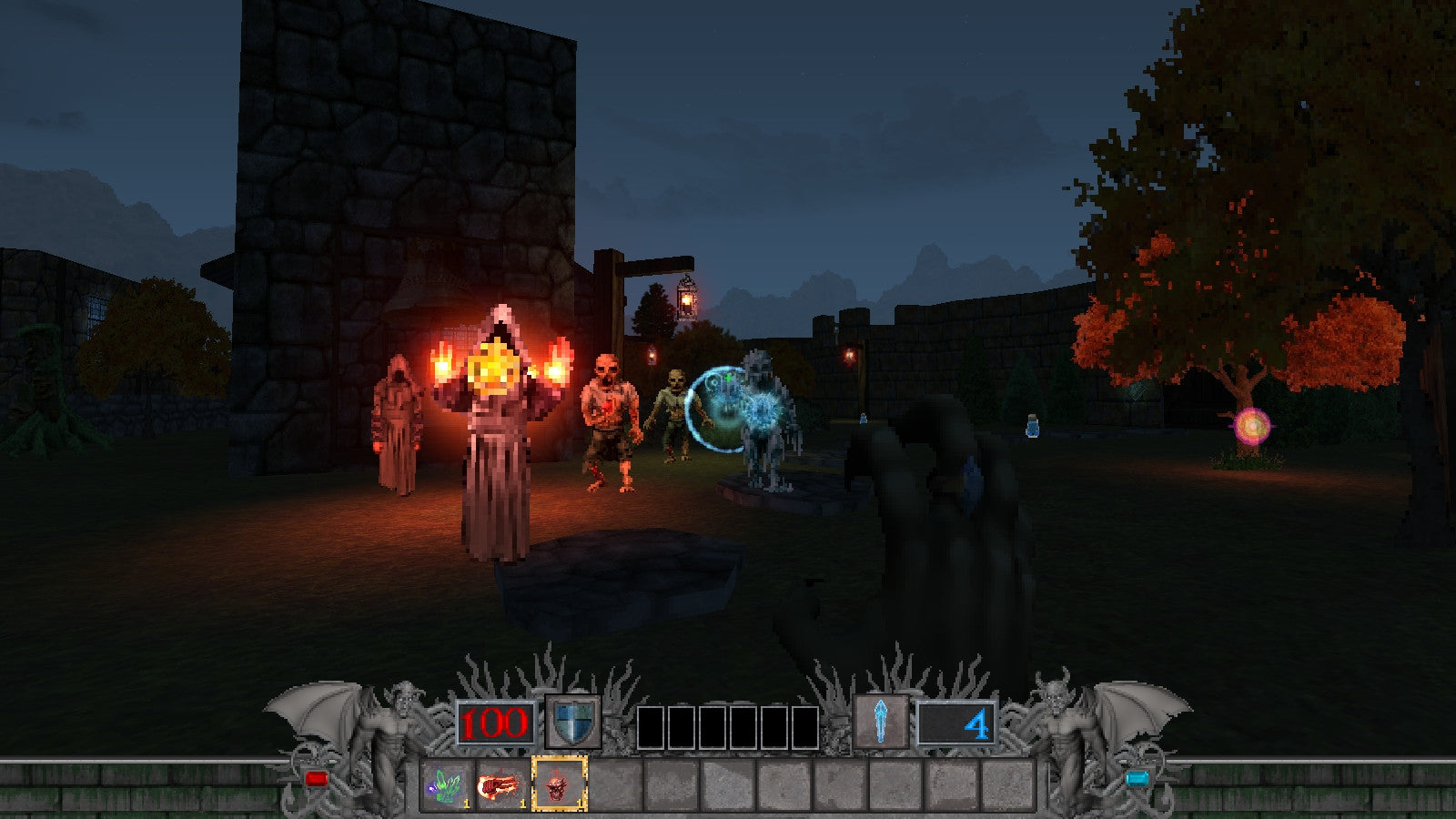This screenshot has width=1456, height=819.
Task: Click the blue mana crystal icon on HUD
Action: [x=881, y=722]
